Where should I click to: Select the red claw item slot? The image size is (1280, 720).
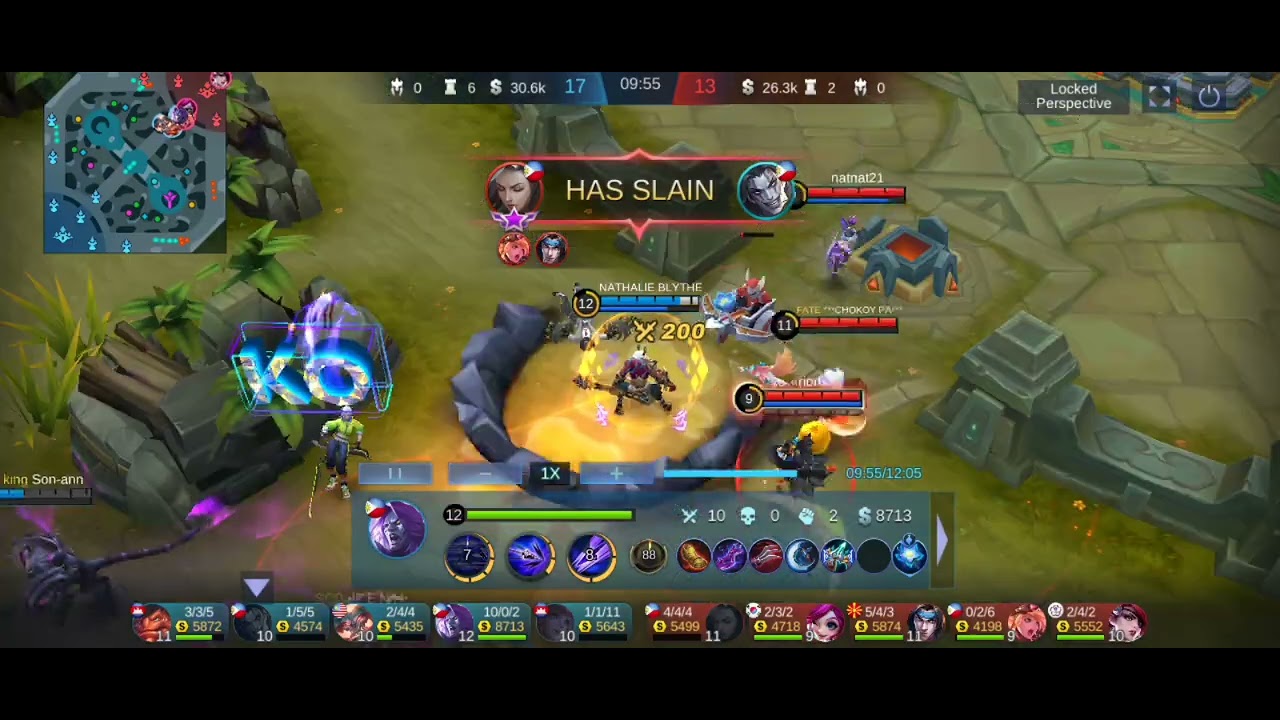tap(766, 556)
